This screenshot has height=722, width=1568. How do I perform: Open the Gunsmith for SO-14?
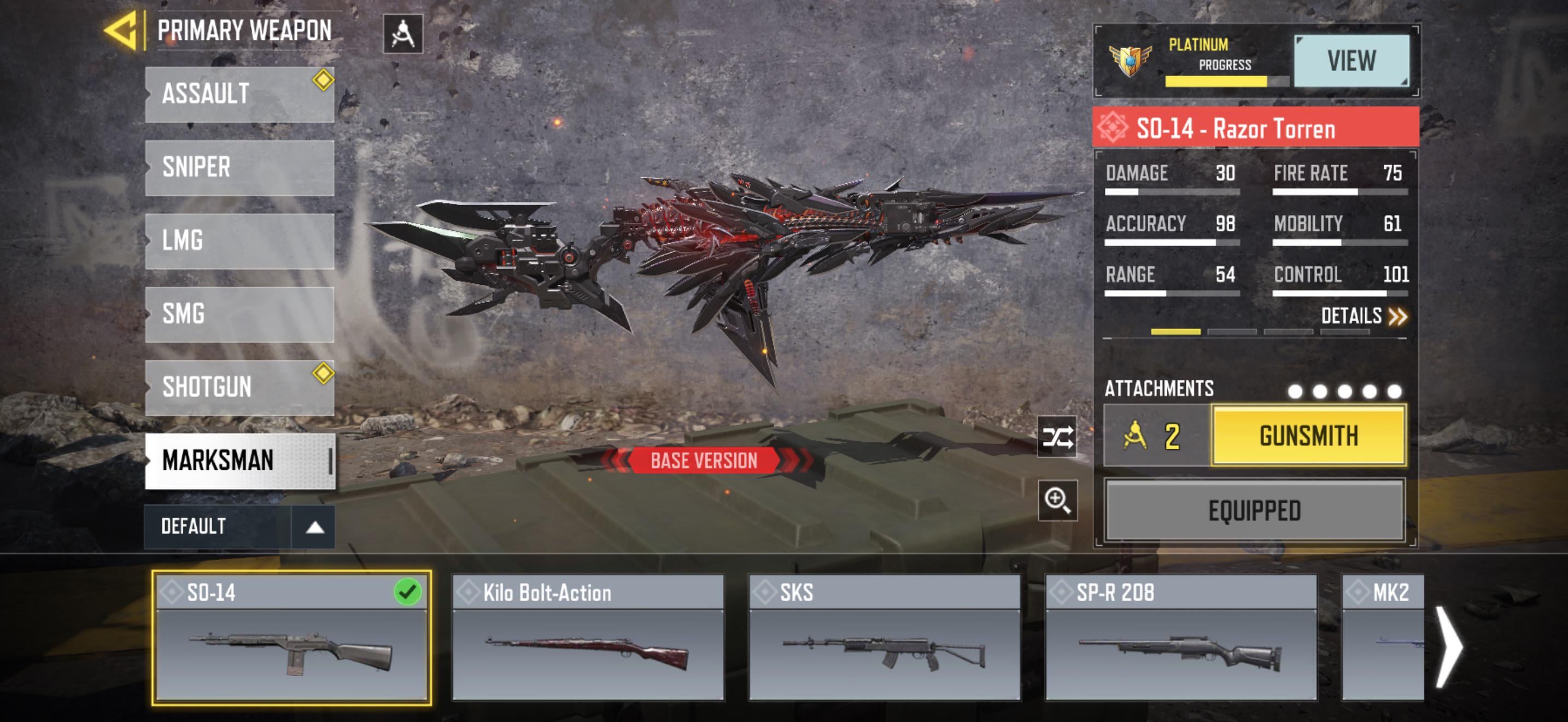pyautogui.click(x=1308, y=436)
